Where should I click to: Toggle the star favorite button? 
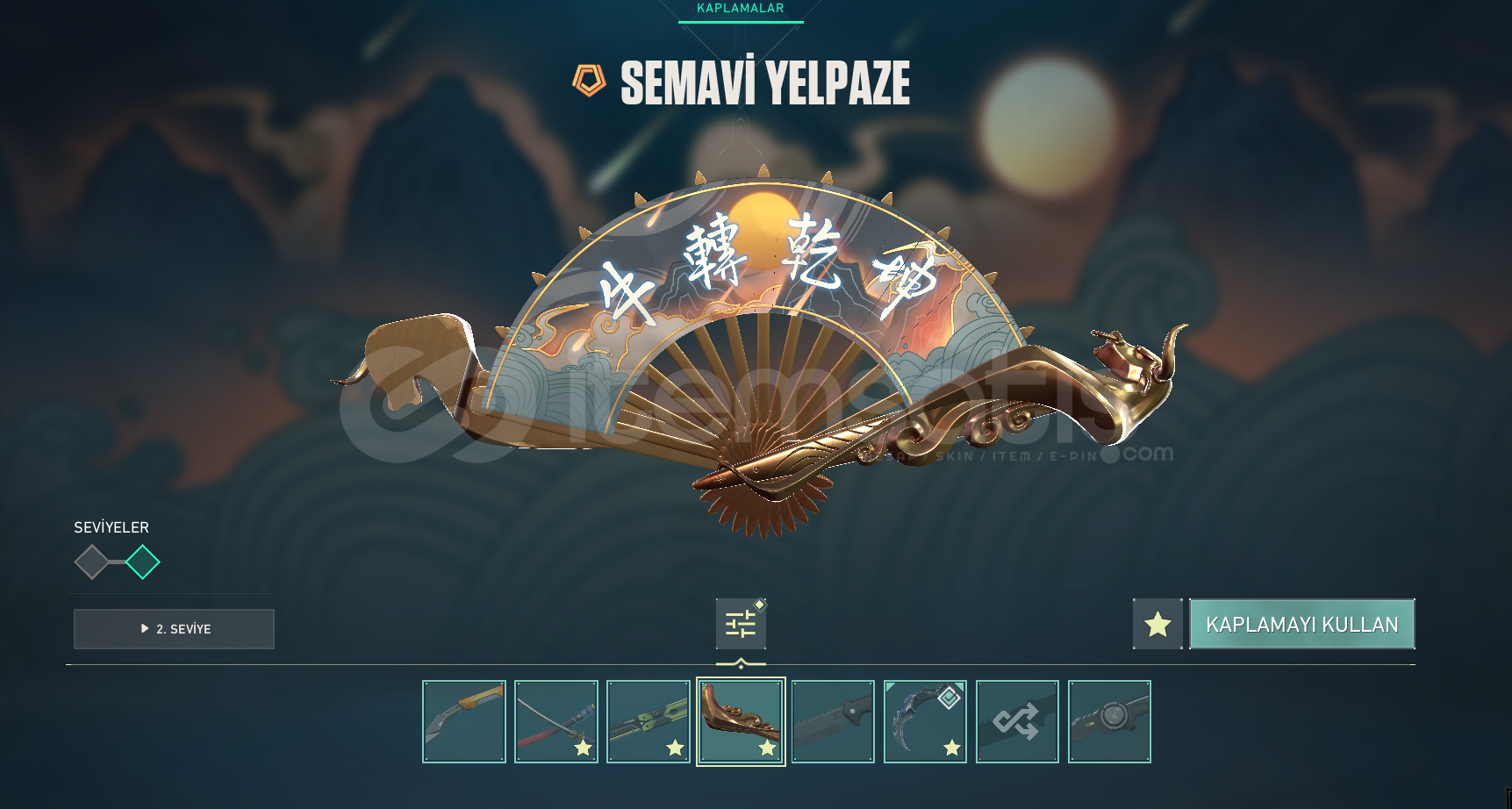[1157, 624]
